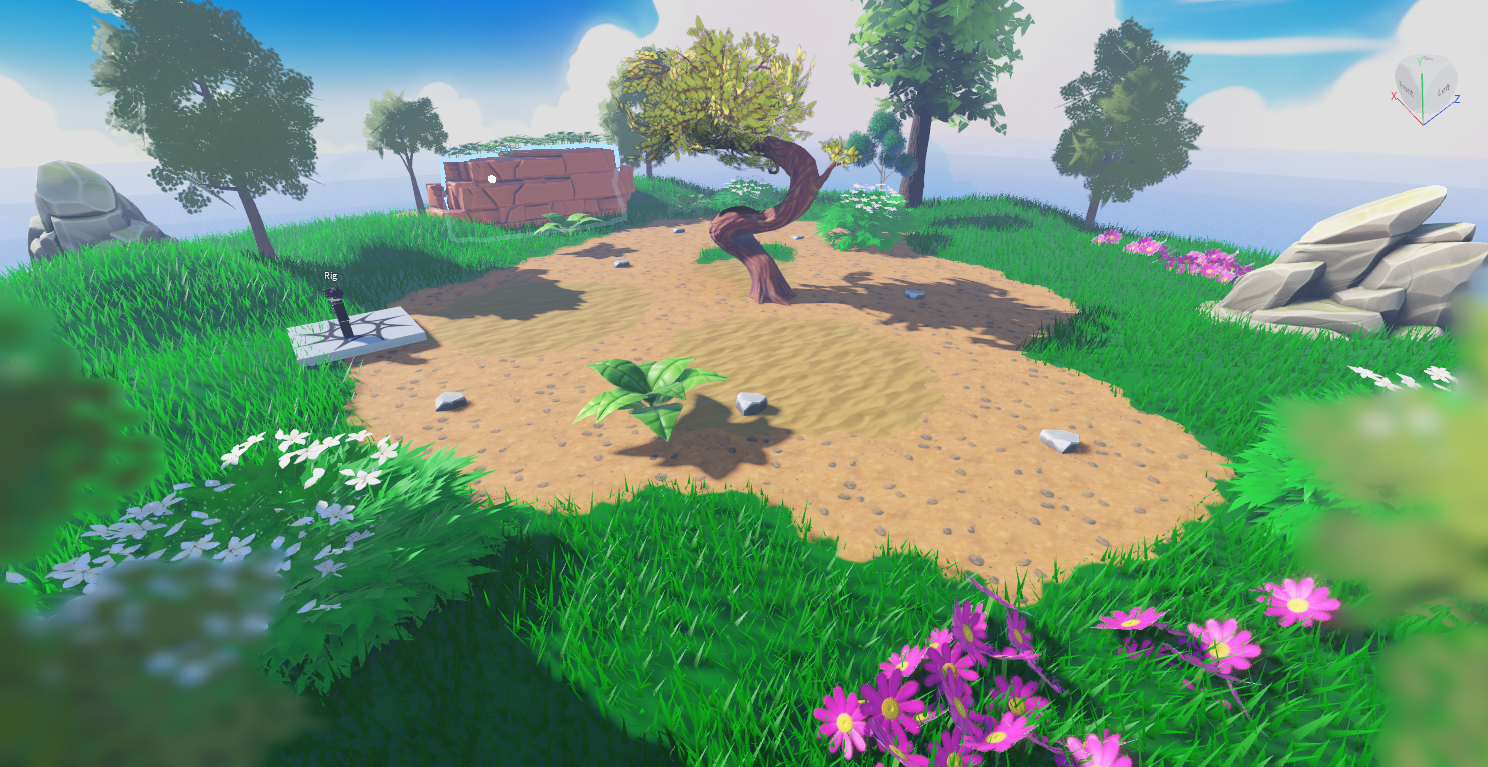Click the Left face of the view cube
Viewport: 1488px width, 767px height.
coord(1443,89)
